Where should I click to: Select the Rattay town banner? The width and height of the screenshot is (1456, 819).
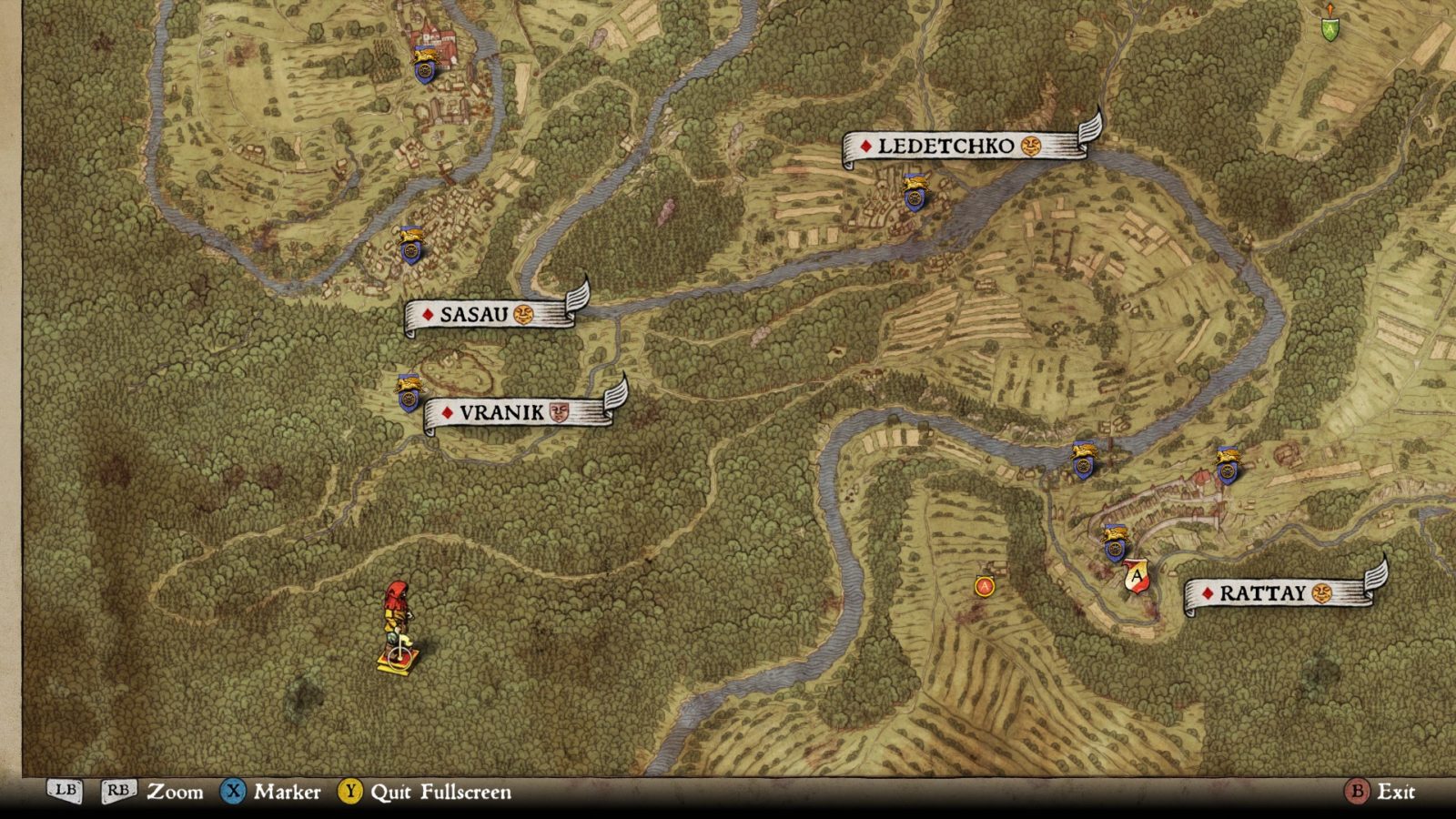1265,594
